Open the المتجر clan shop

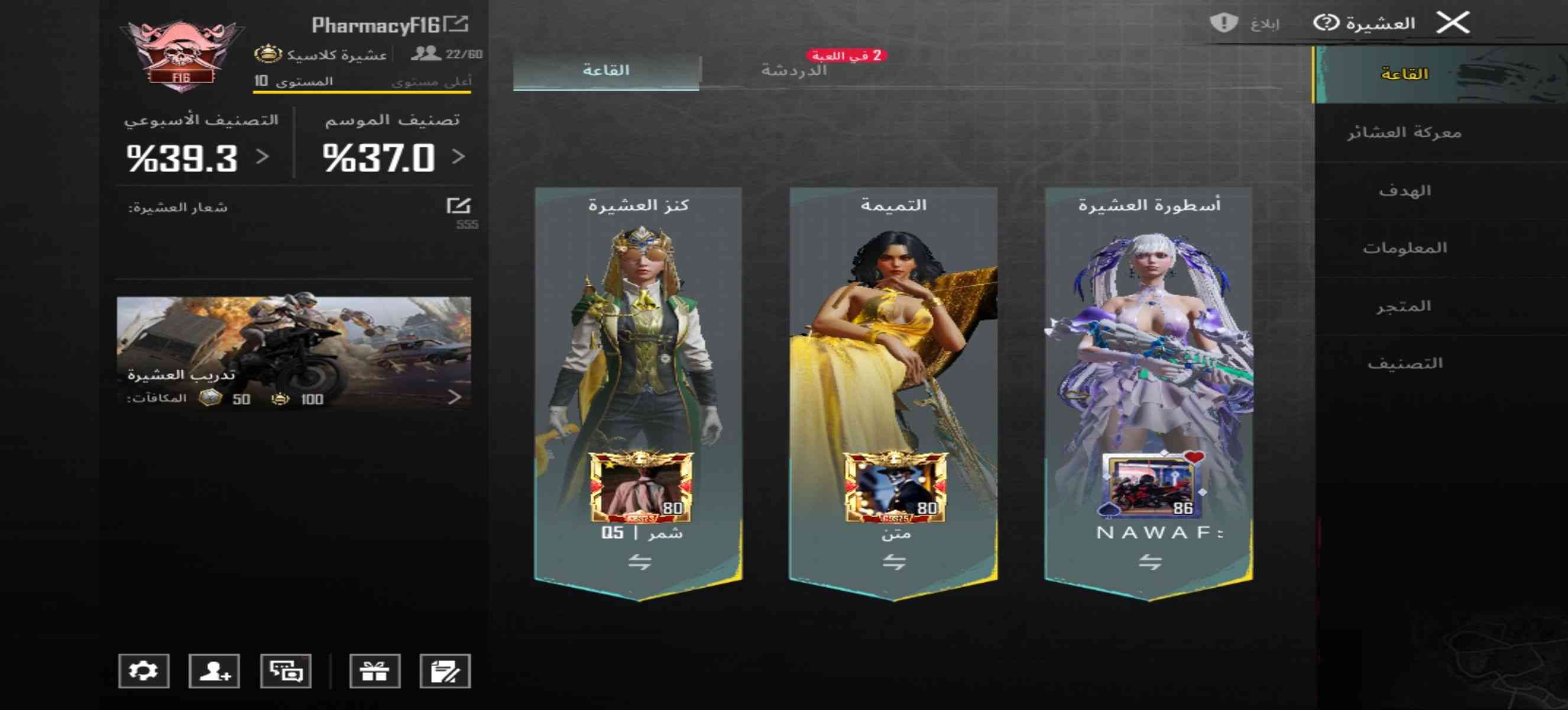coord(1404,306)
